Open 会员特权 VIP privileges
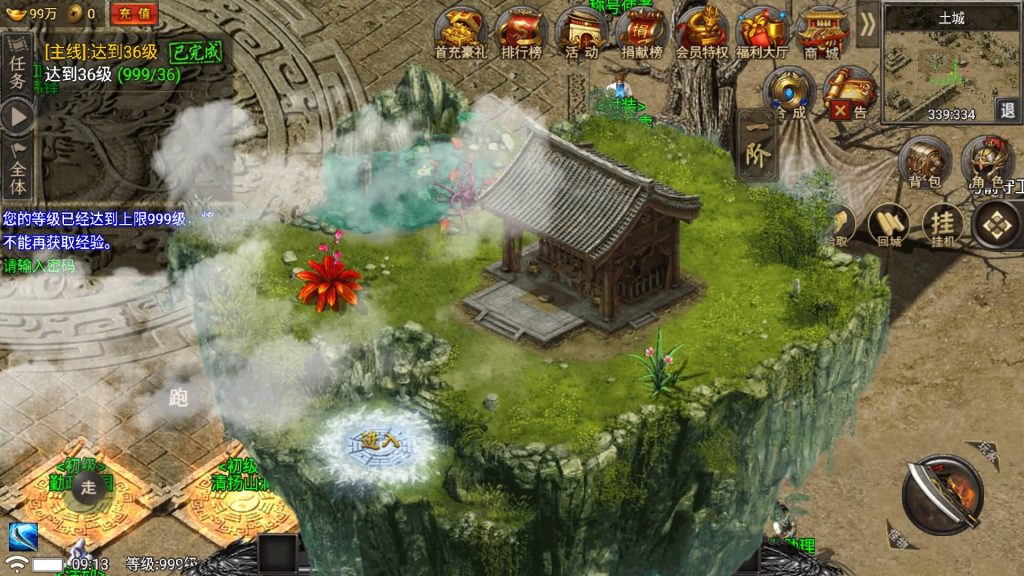Viewport: 1024px width, 576px height. (701, 32)
